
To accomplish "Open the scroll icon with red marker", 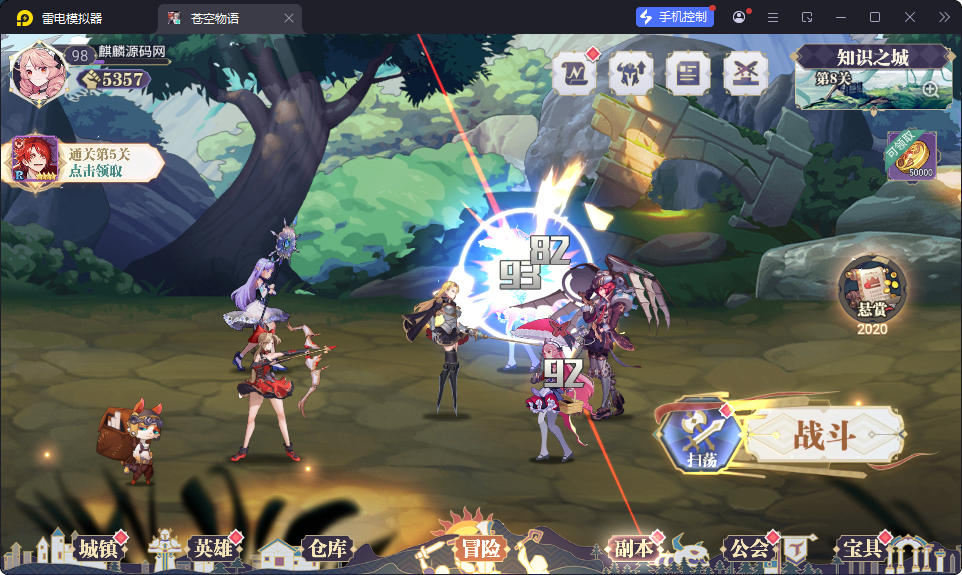I will 574,74.
